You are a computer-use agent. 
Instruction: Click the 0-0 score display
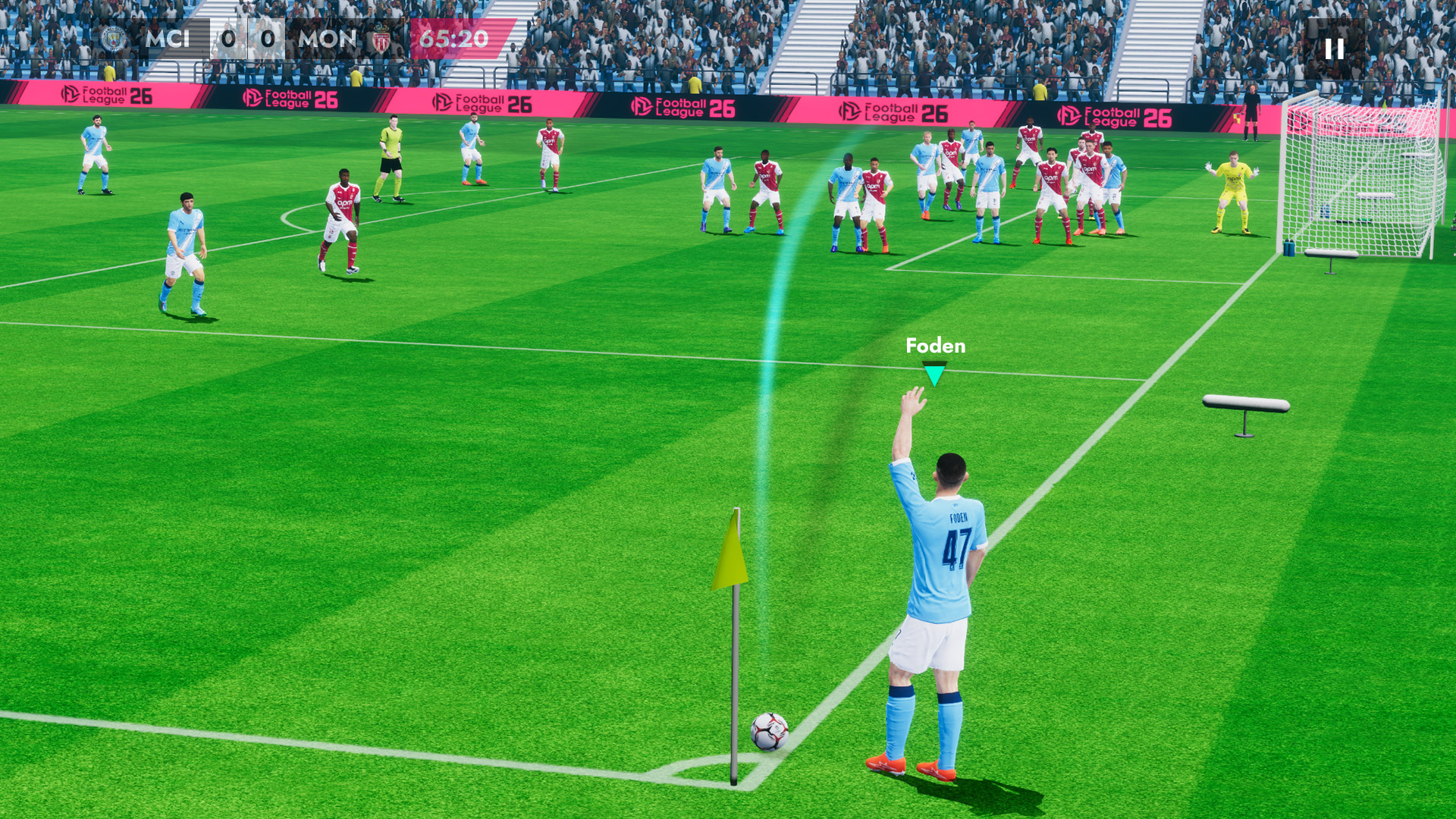247,39
